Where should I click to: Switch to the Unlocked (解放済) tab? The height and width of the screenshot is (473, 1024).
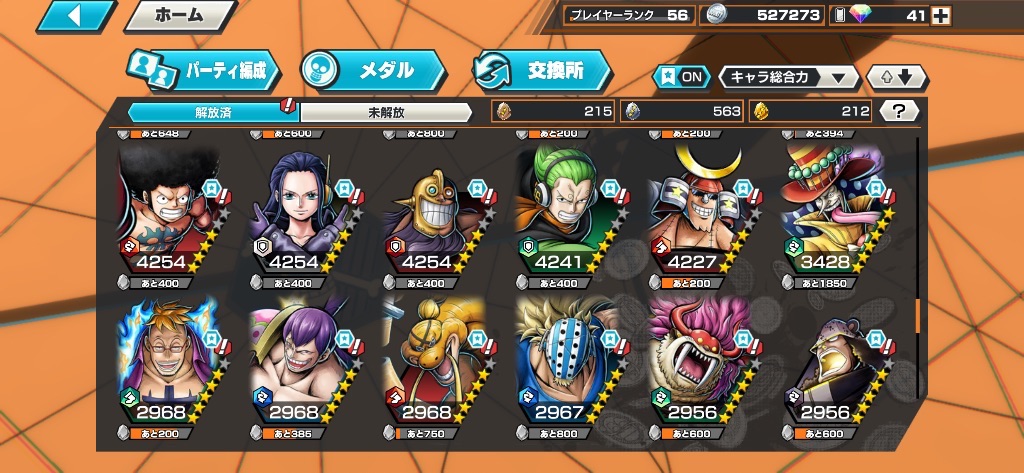click(x=212, y=112)
